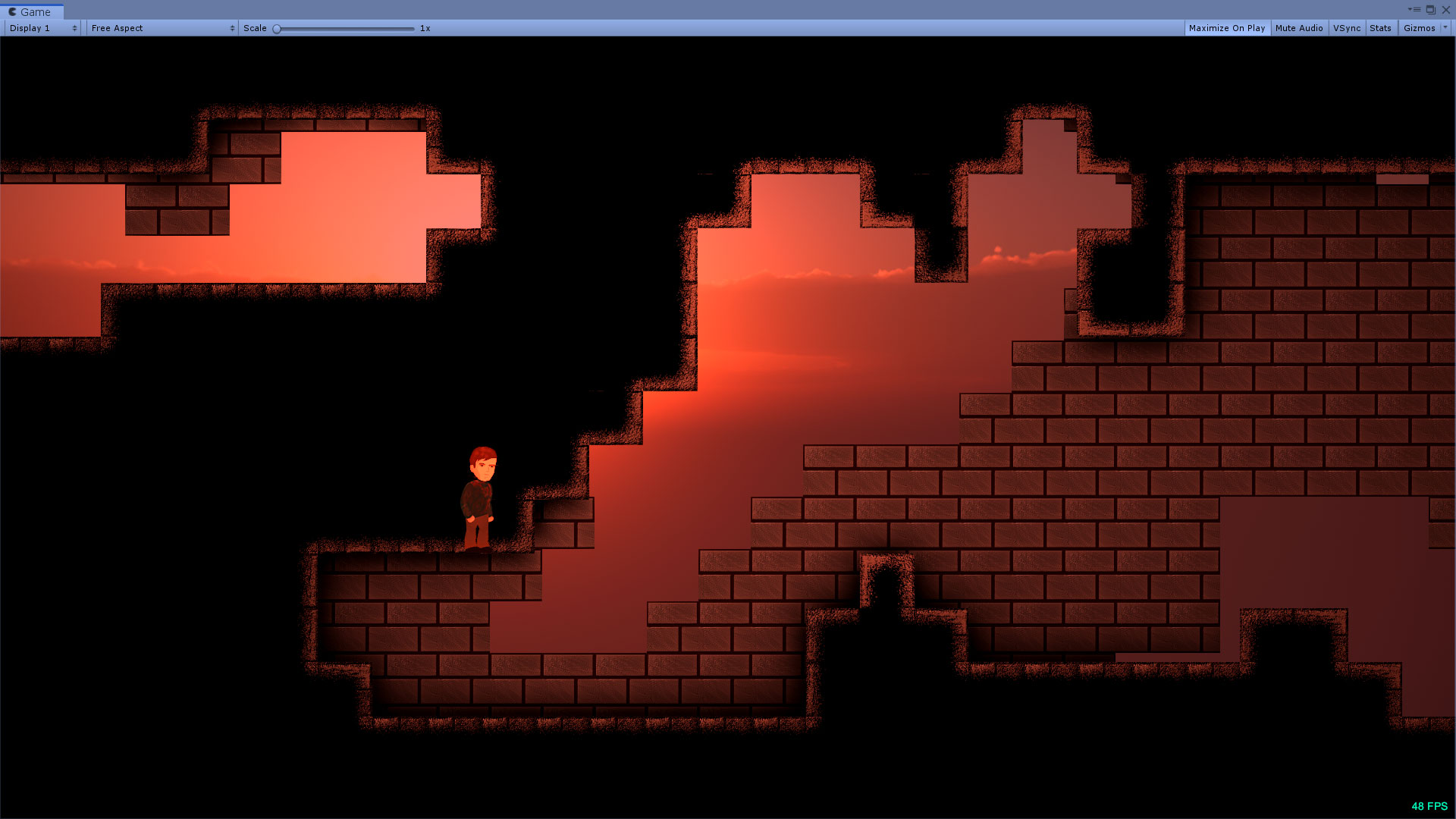Click the dropdown triangle beside the panel menu icon
This screenshot has height=819, width=1456.
coord(1409,10)
